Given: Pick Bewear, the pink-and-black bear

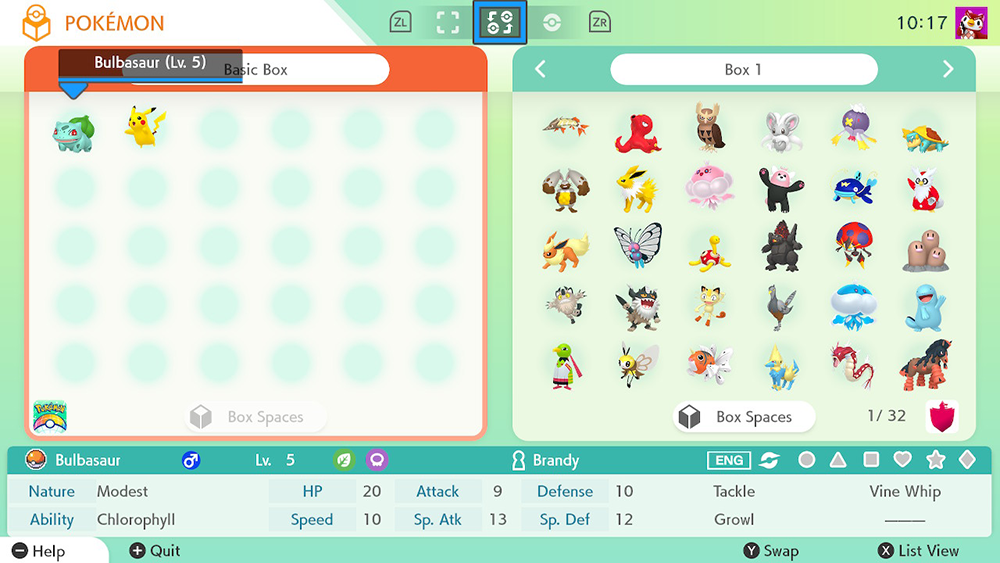Looking at the screenshot, I should [781, 188].
